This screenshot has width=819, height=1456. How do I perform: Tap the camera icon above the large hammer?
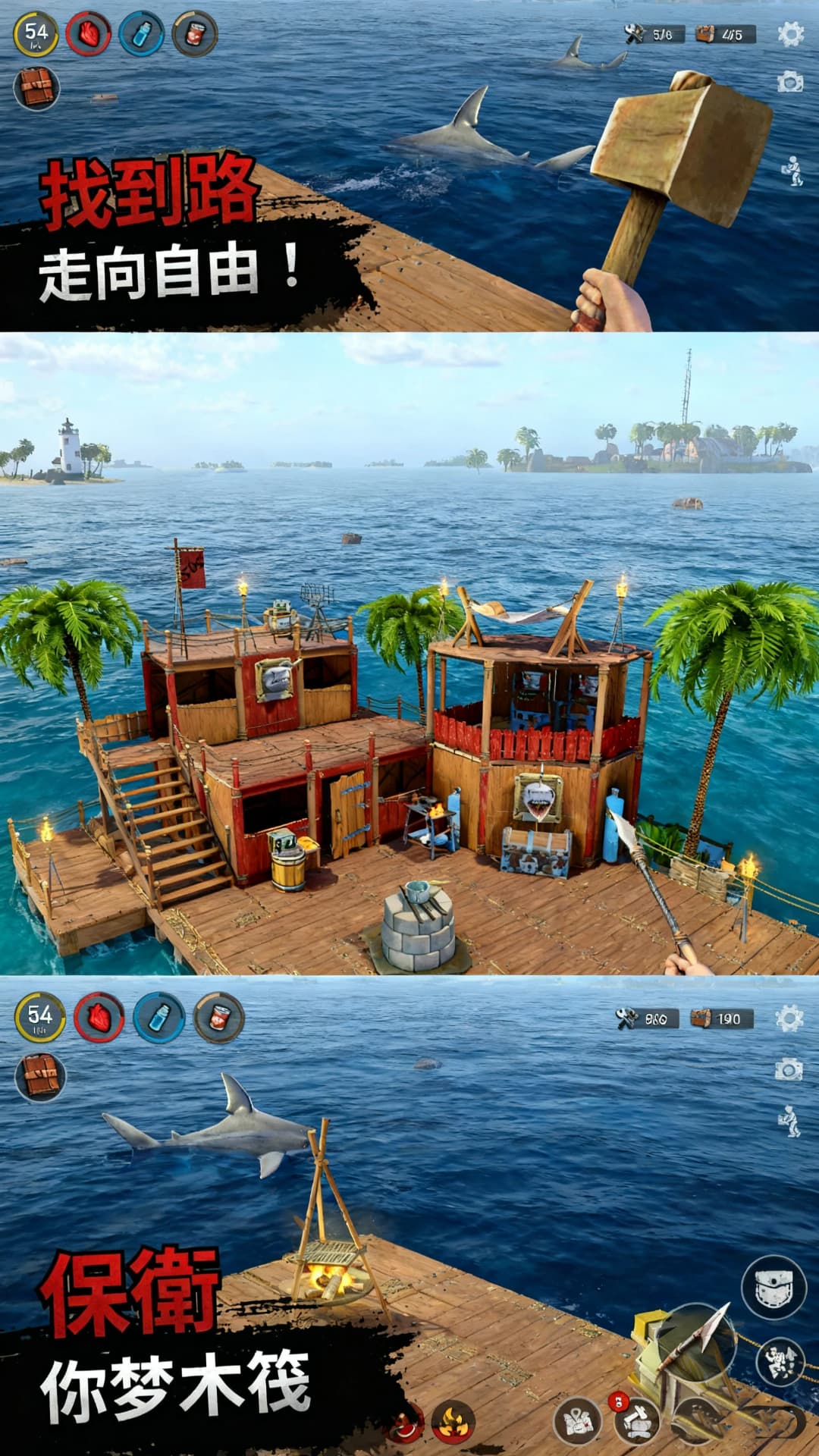click(790, 82)
